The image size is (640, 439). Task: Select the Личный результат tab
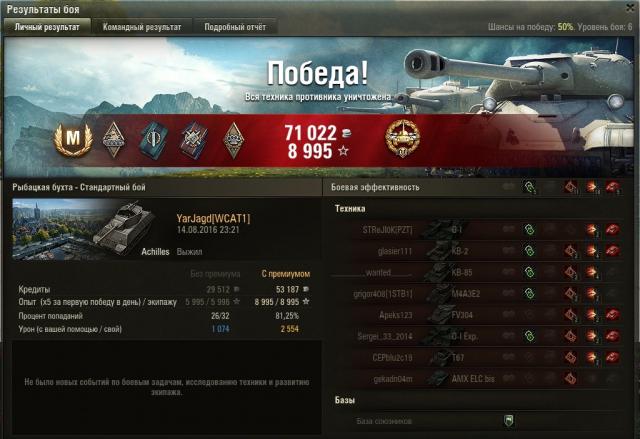click(x=47, y=27)
